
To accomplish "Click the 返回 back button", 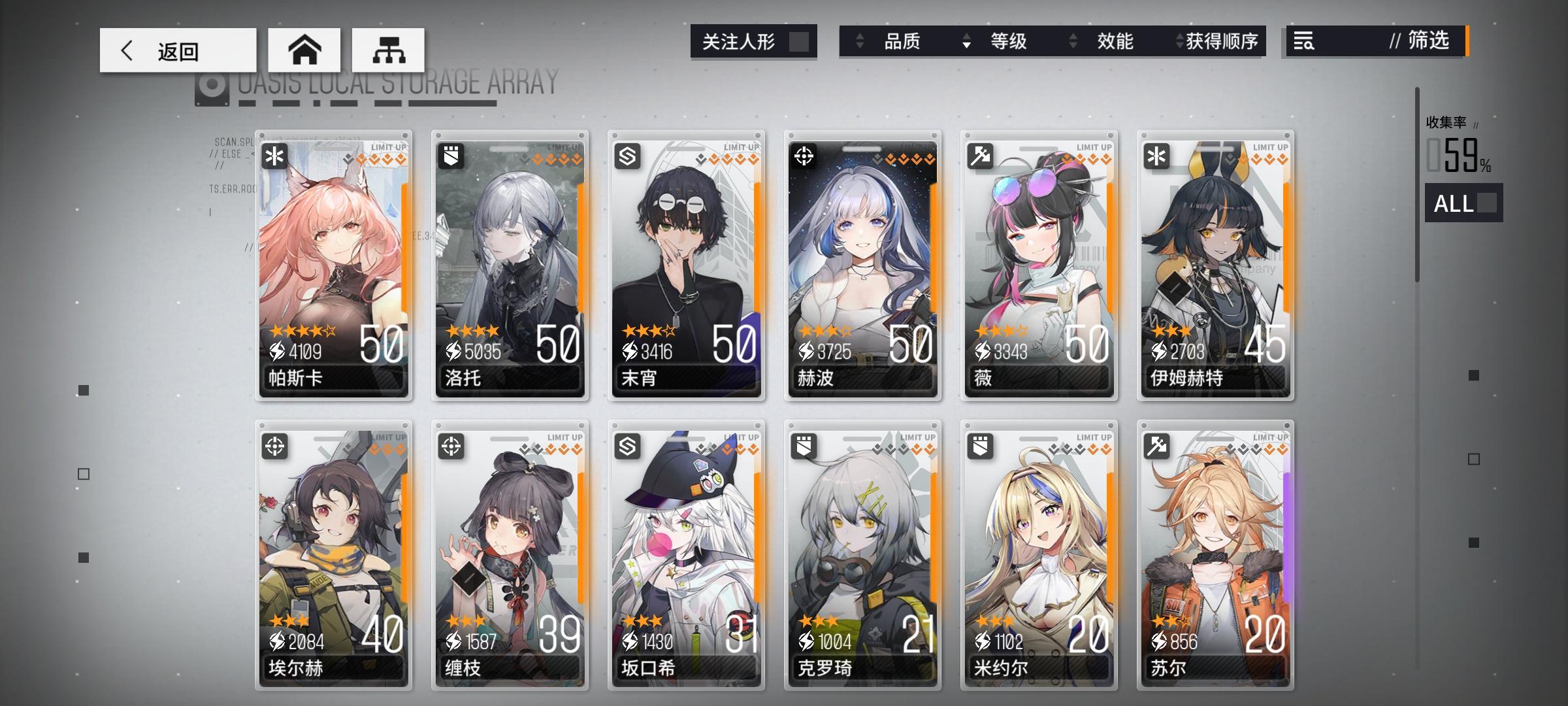I will [x=175, y=50].
